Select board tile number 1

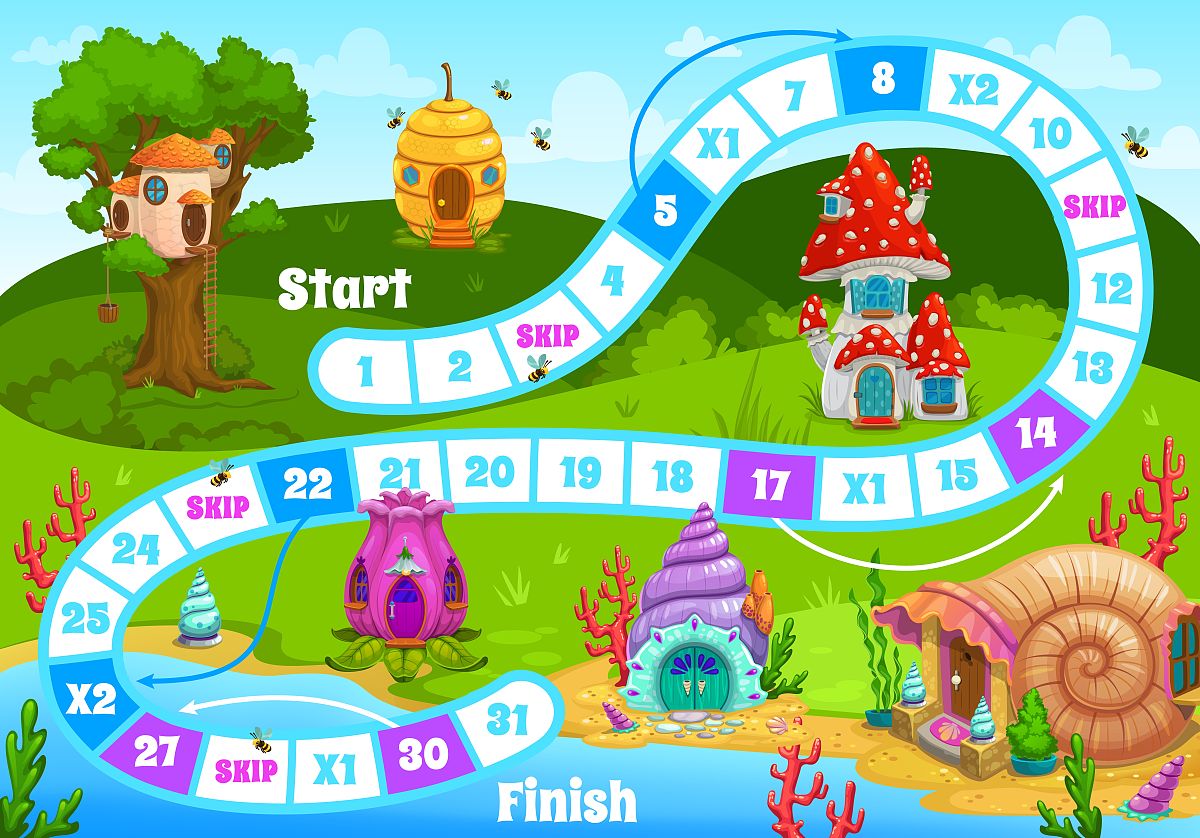coord(365,370)
